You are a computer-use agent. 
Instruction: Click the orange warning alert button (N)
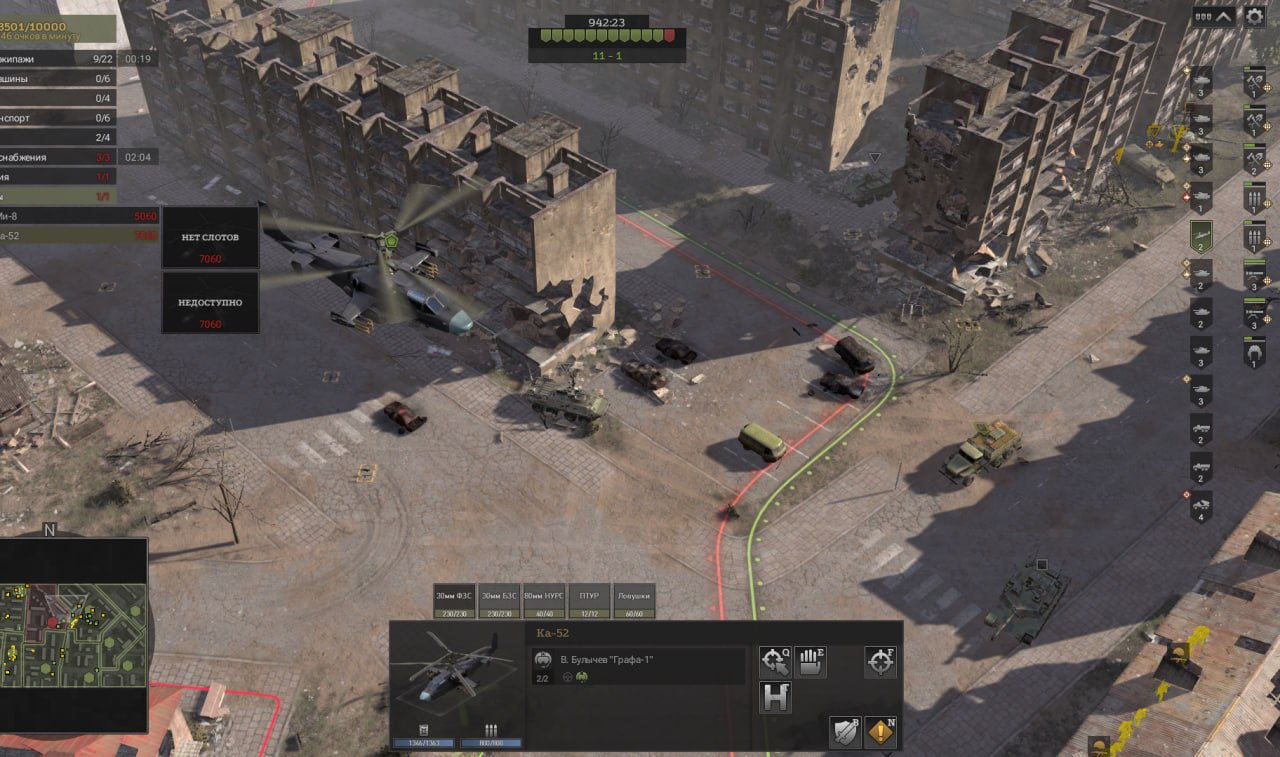881,732
